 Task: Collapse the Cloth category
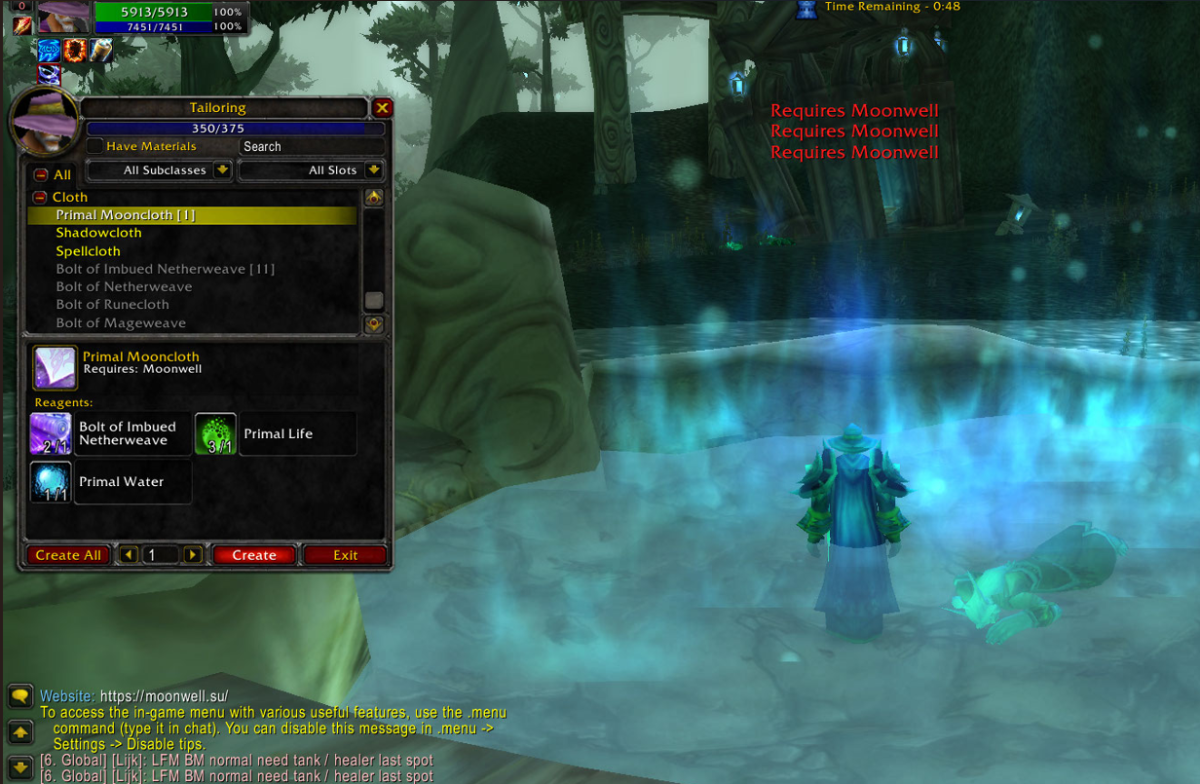click(x=41, y=198)
